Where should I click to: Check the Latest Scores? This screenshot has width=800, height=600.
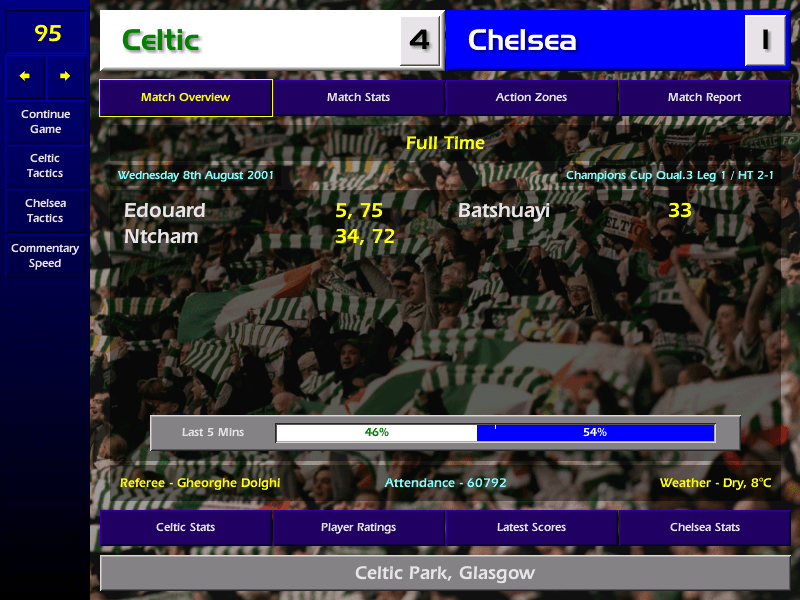[531, 527]
